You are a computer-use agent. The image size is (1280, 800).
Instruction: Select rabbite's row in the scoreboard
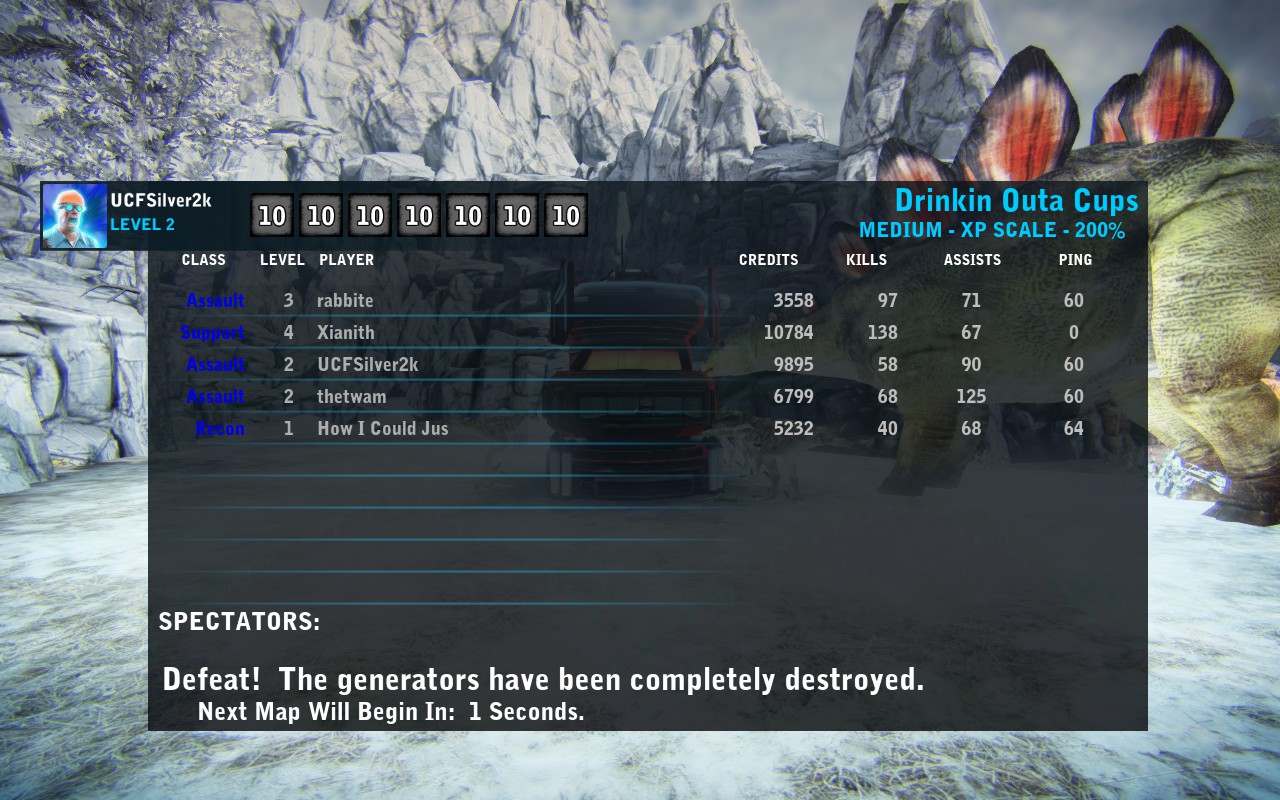[345, 301]
